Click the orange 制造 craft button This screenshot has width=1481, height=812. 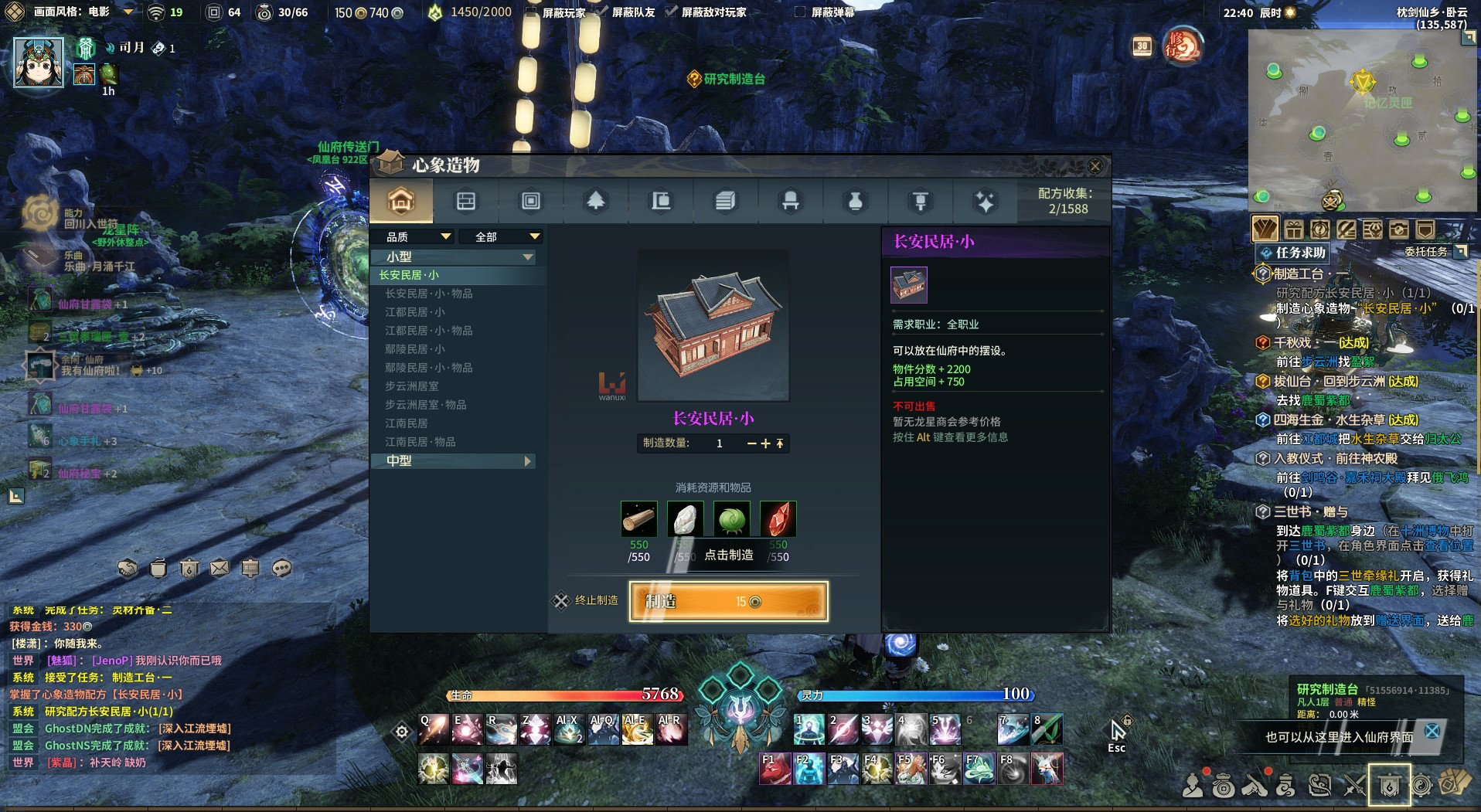pos(728,602)
